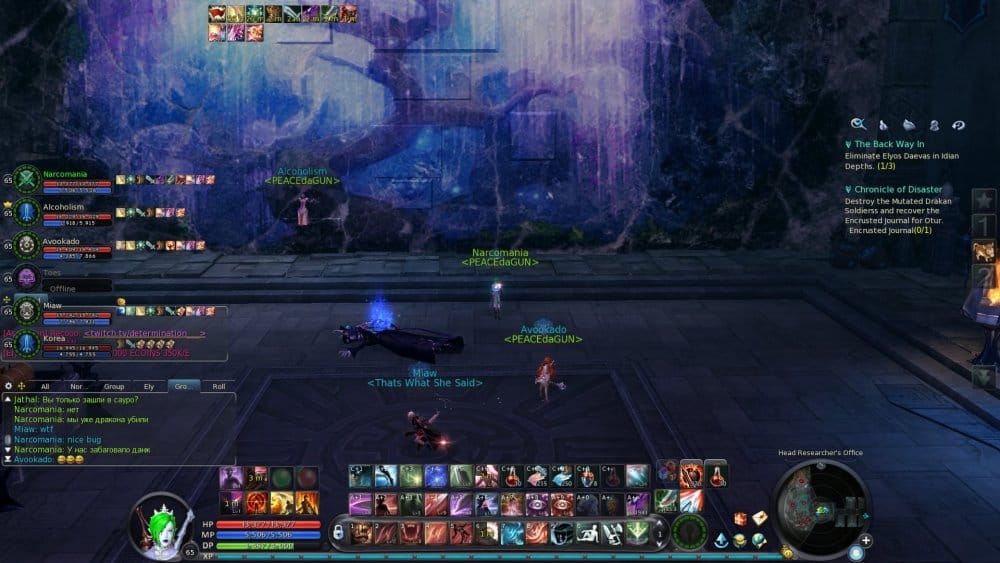Click the Head Researcher's Office minimap
Image resolution: width=1000 pixels, height=563 pixels.
tap(820, 508)
